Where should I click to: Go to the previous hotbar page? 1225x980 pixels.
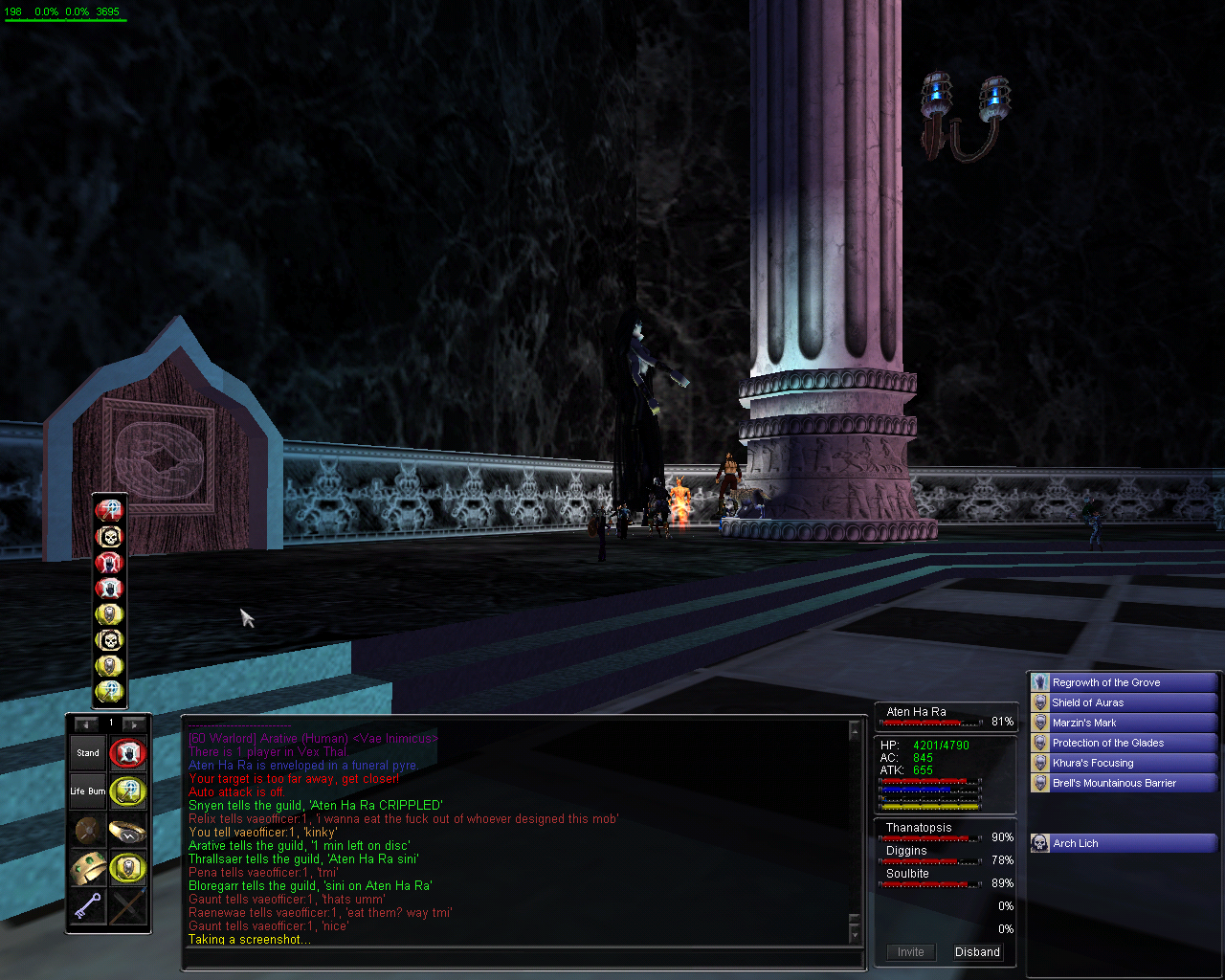click(85, 724)
